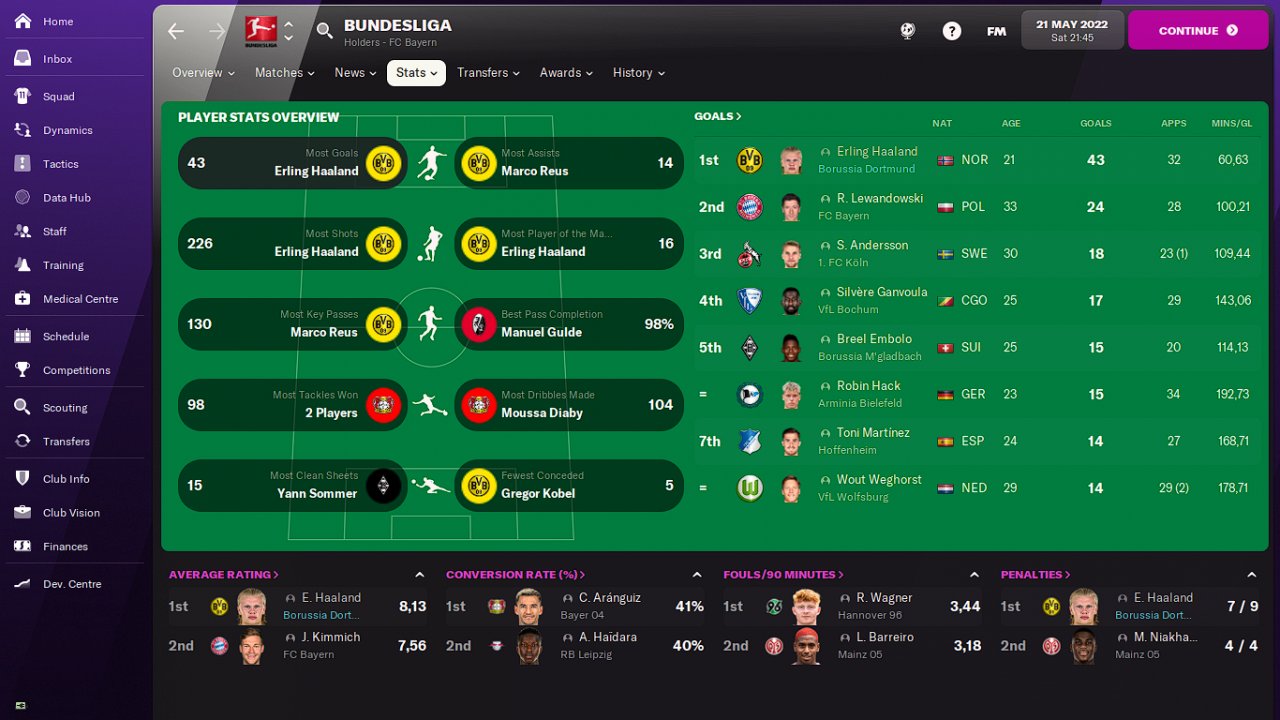Viewport: 1280px width, 720px height.
Task: Go to the Squad screen
Action: click(58, 97)
